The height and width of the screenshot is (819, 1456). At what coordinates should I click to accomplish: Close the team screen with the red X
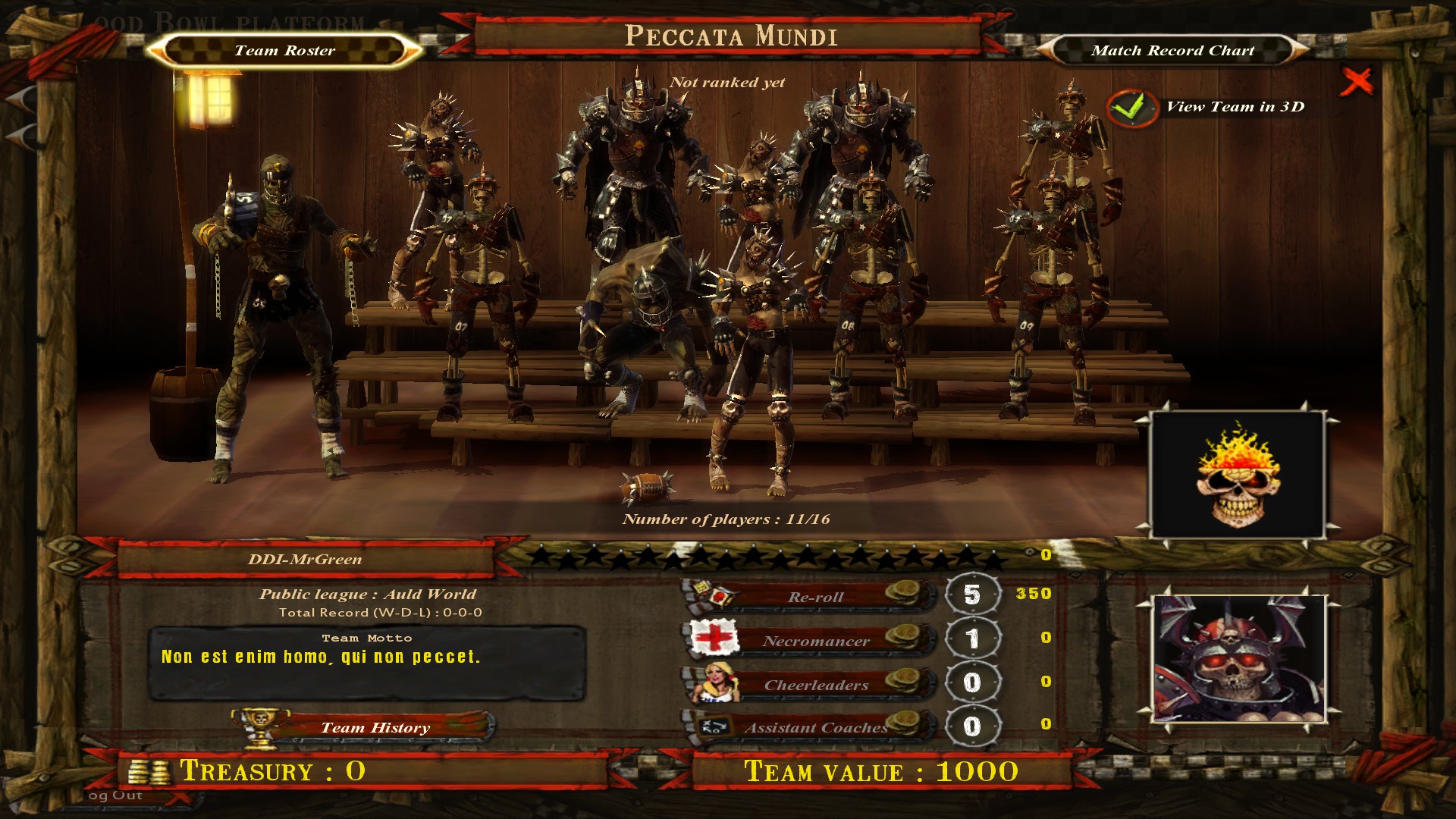1356,81
